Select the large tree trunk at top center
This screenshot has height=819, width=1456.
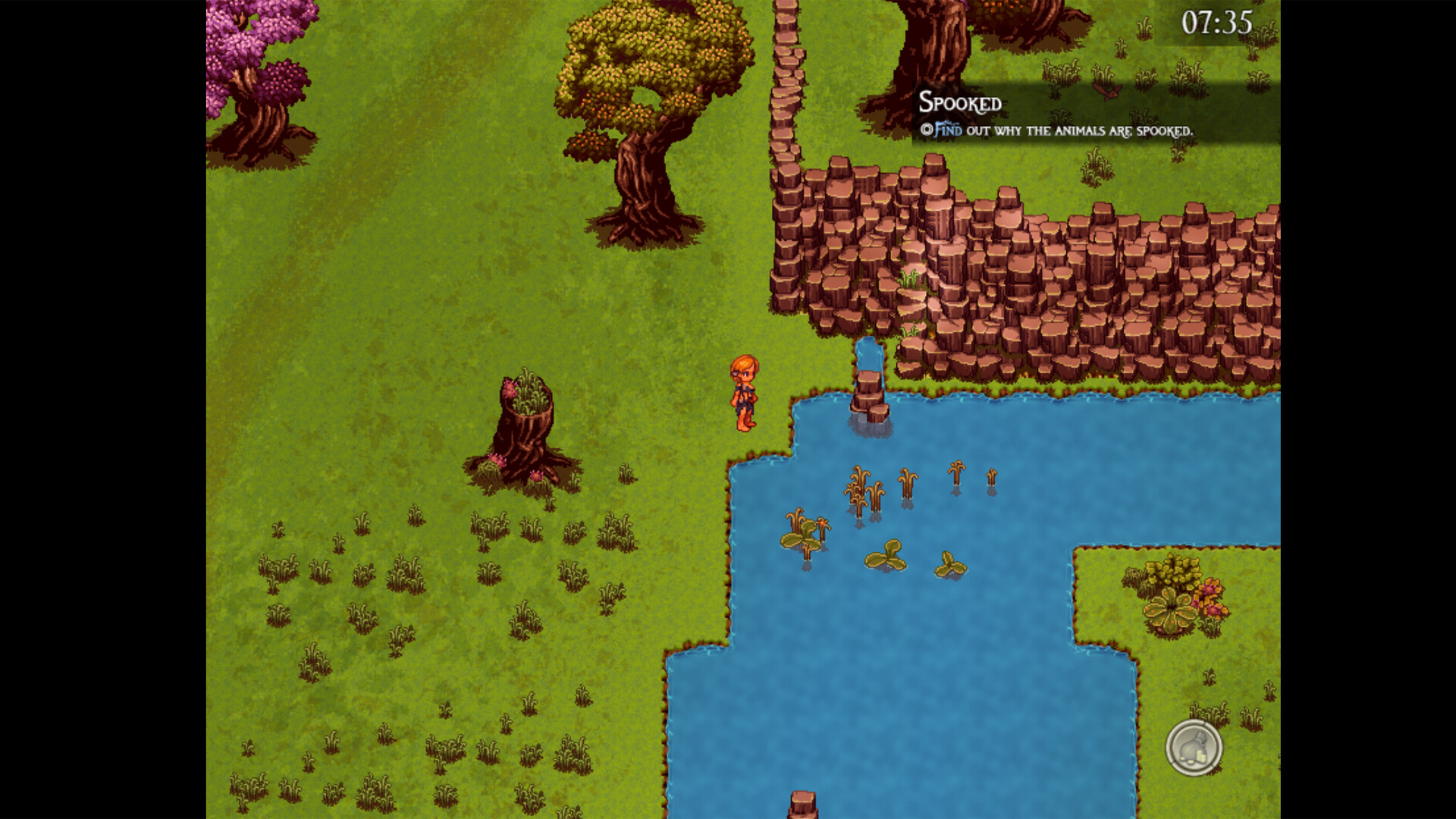(933, 45)
